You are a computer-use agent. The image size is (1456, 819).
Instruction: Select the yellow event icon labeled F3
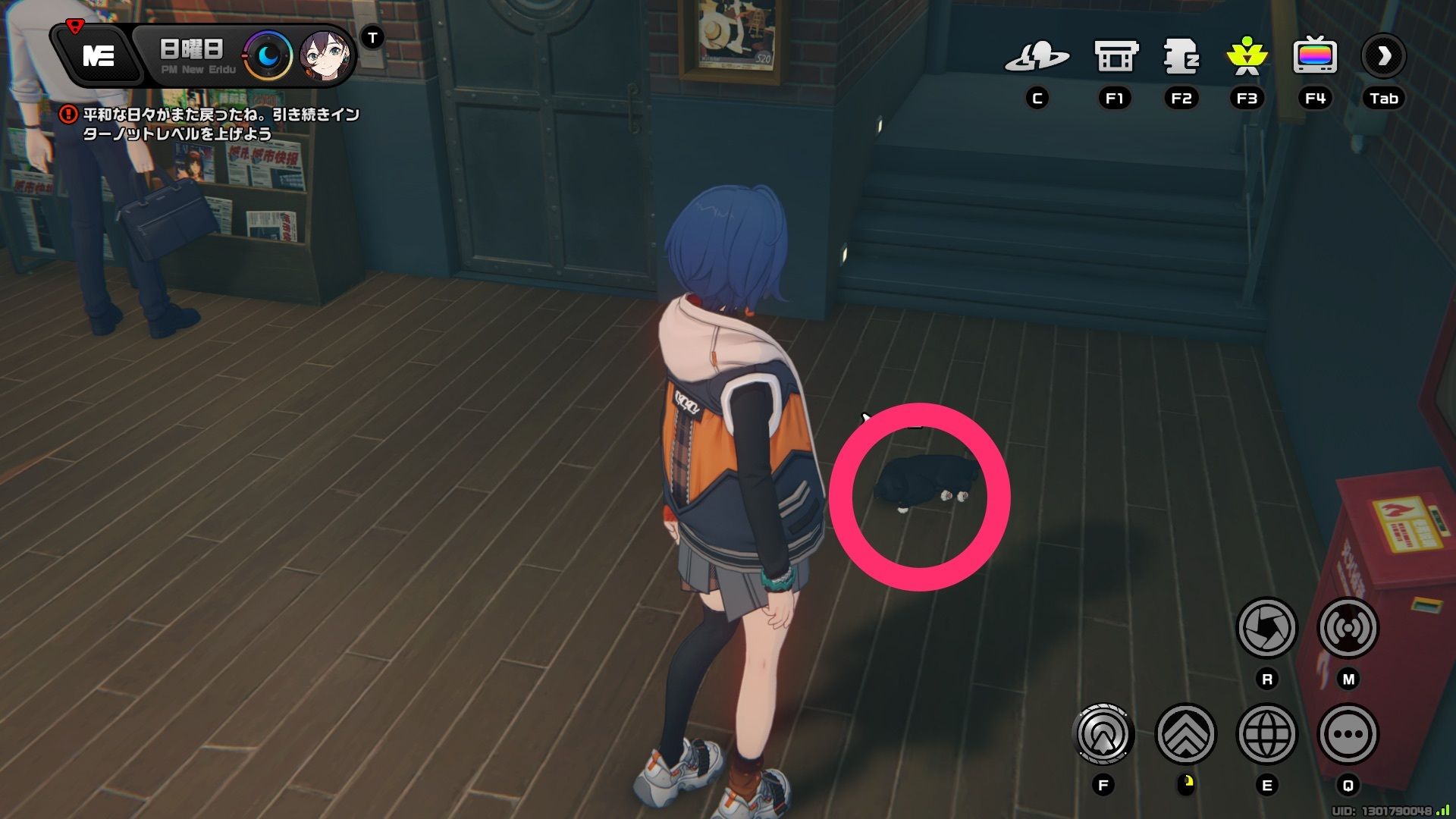[1247, 55]
